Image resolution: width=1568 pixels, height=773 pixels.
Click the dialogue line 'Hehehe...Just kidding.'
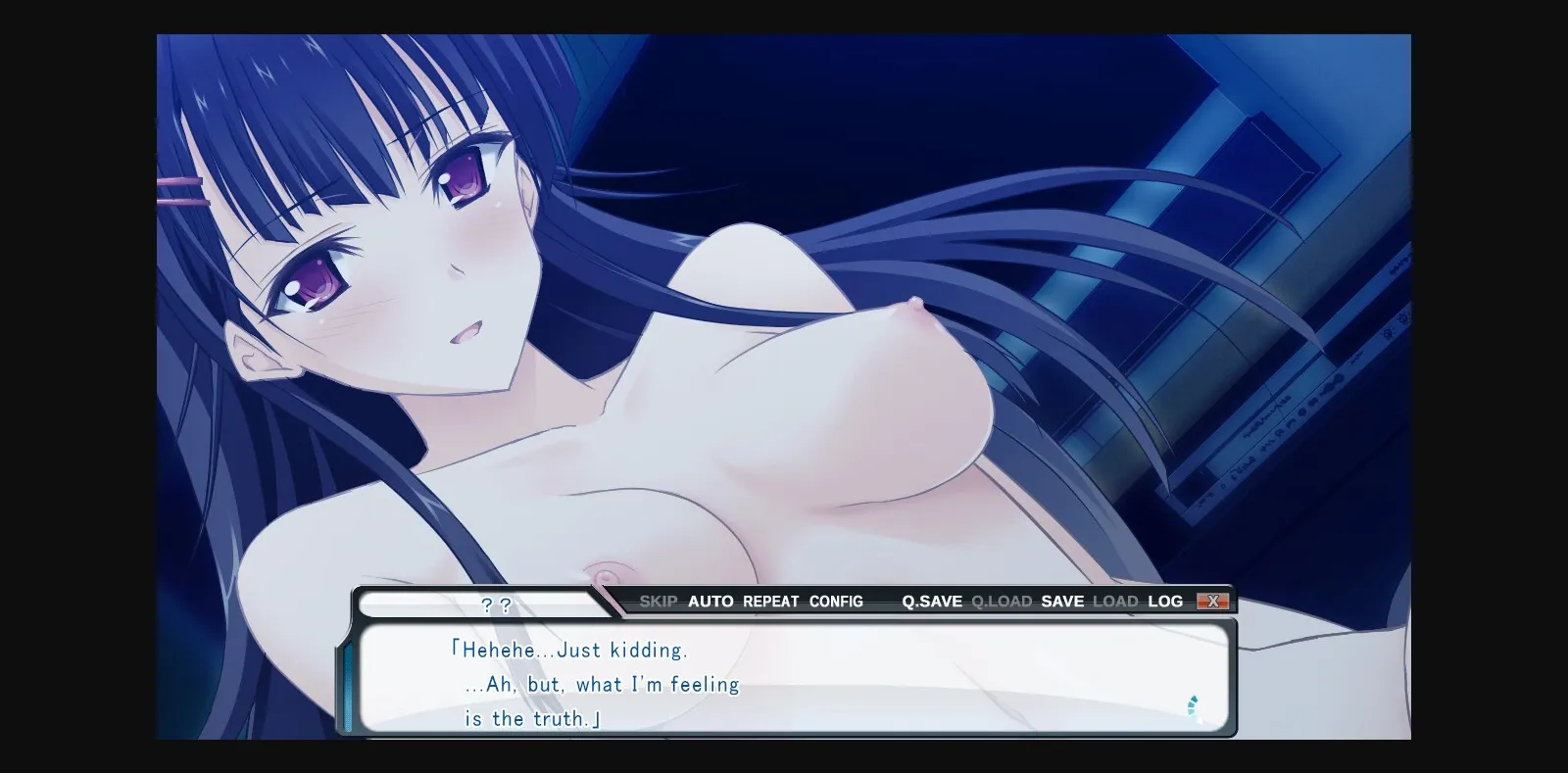[x=570, y=649]
